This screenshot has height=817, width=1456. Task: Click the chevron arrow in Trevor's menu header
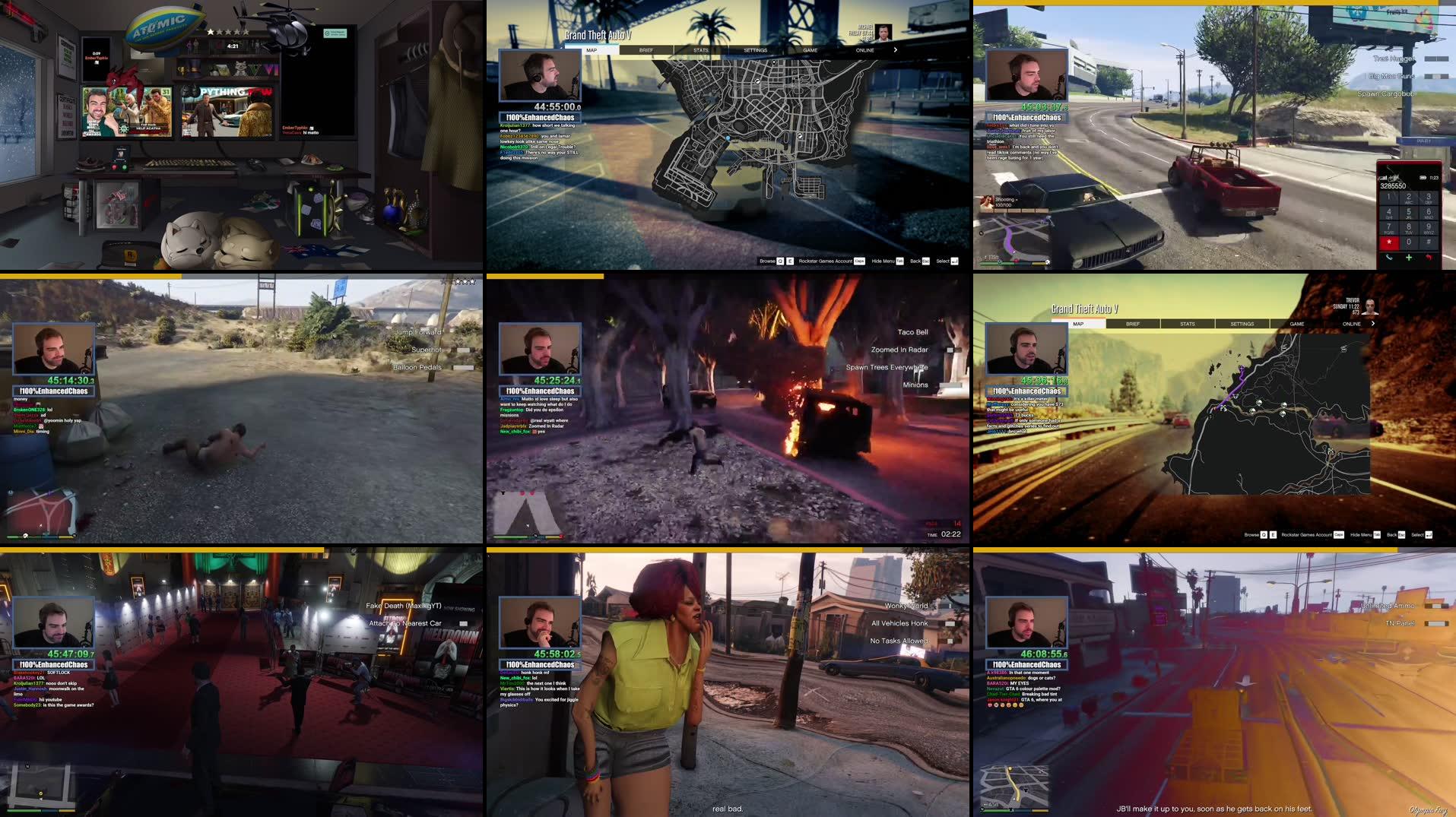1373,324
